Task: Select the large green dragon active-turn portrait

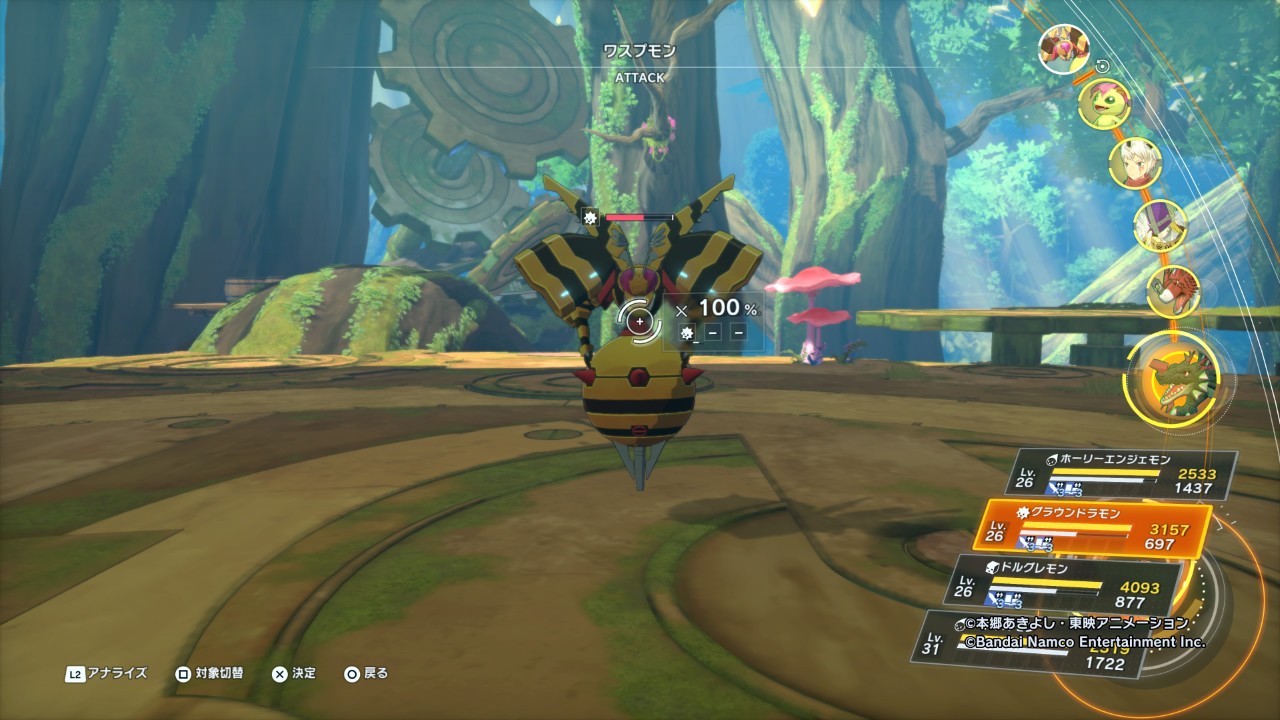Action: coord(1176,381)
